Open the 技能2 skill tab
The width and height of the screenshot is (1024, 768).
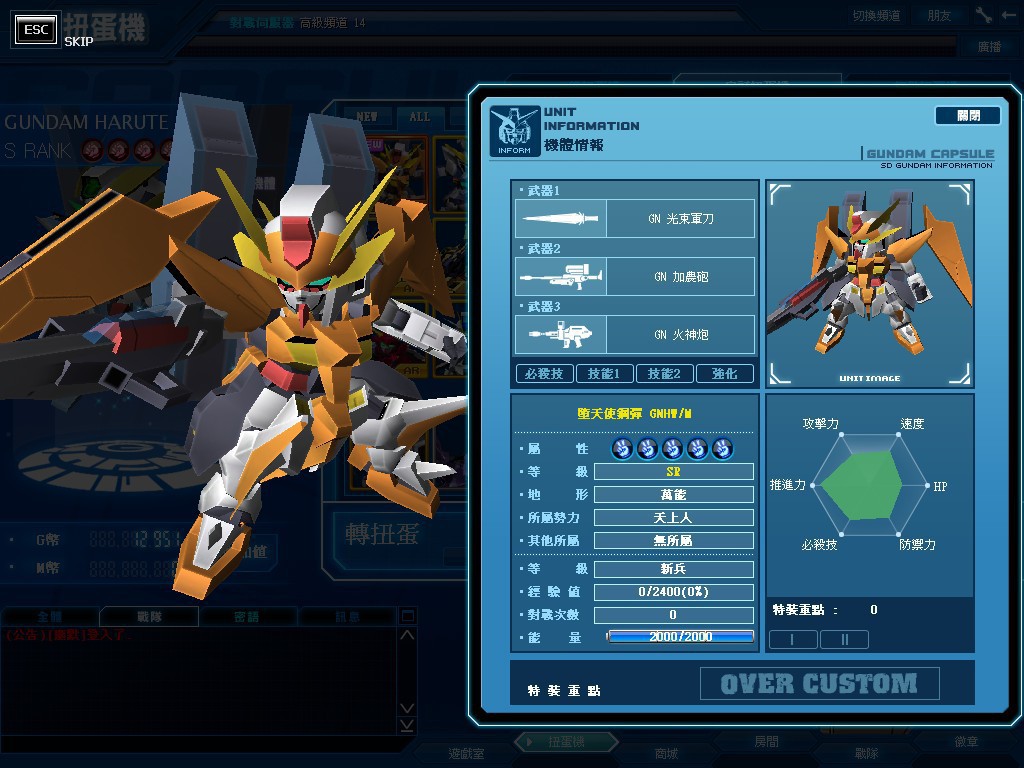click(x=664, y=374)
